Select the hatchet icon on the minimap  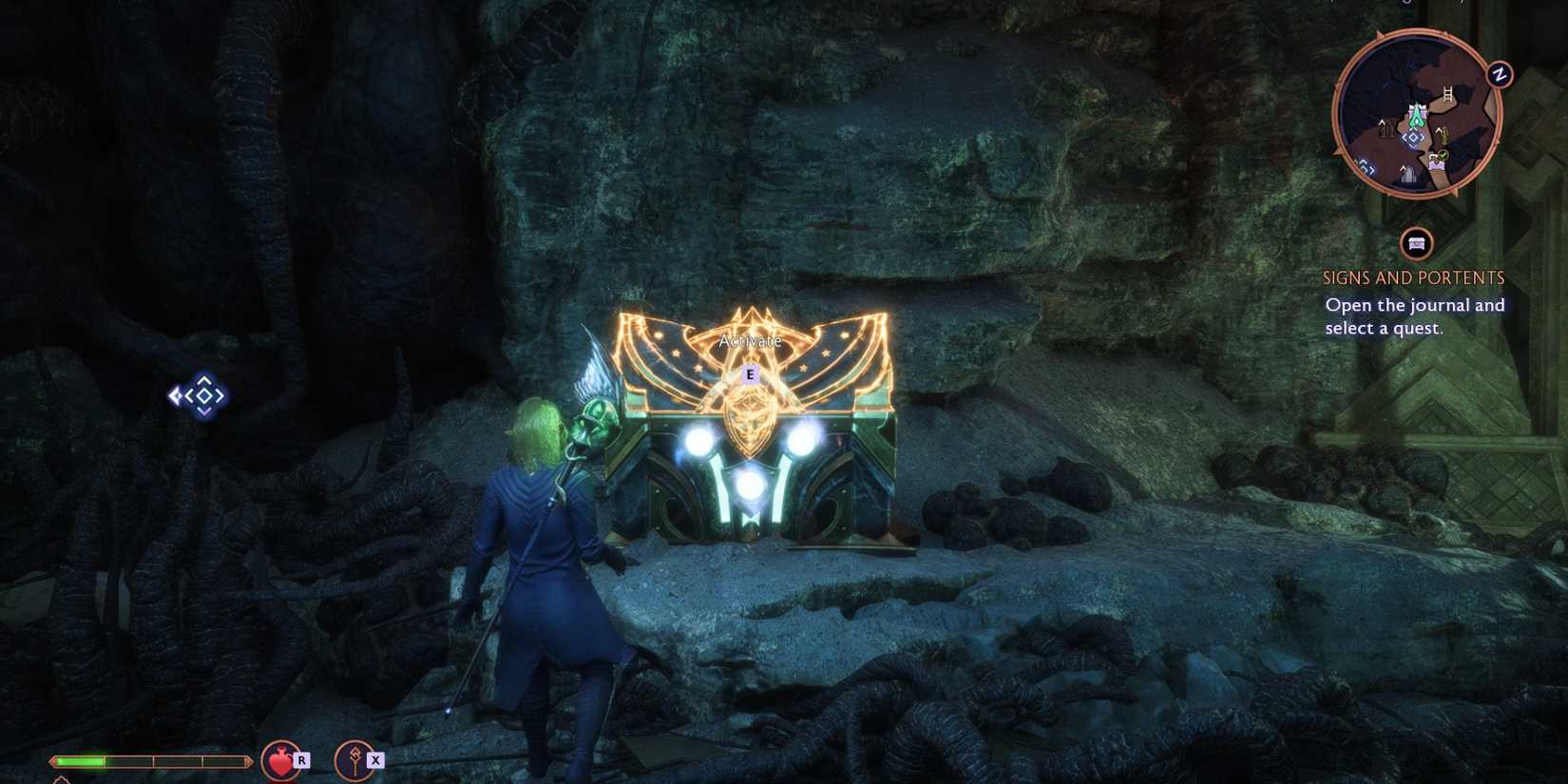[x=1442, y=134]
